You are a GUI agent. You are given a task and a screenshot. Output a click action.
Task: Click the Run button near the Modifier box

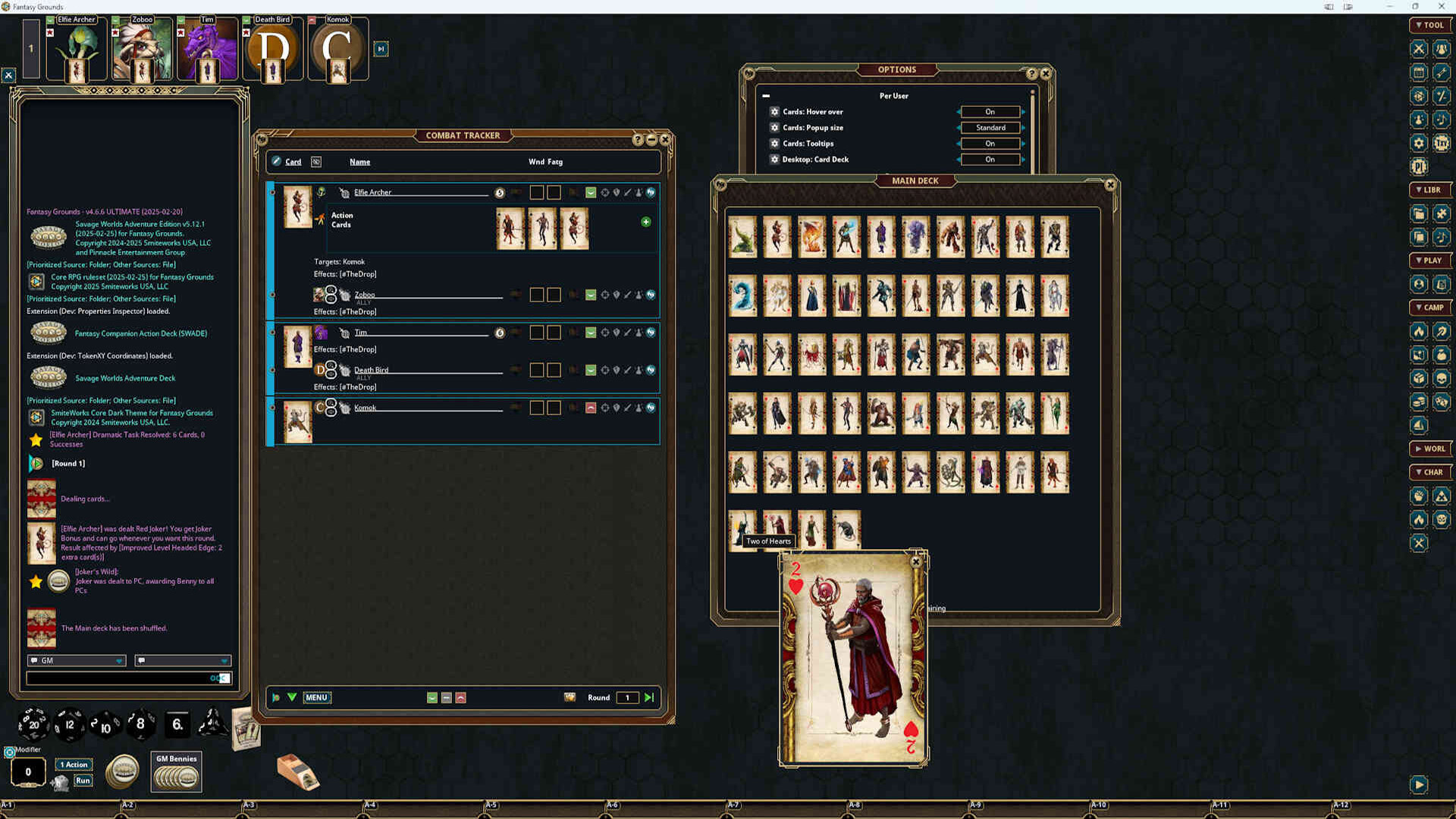[x=82, y=780]
